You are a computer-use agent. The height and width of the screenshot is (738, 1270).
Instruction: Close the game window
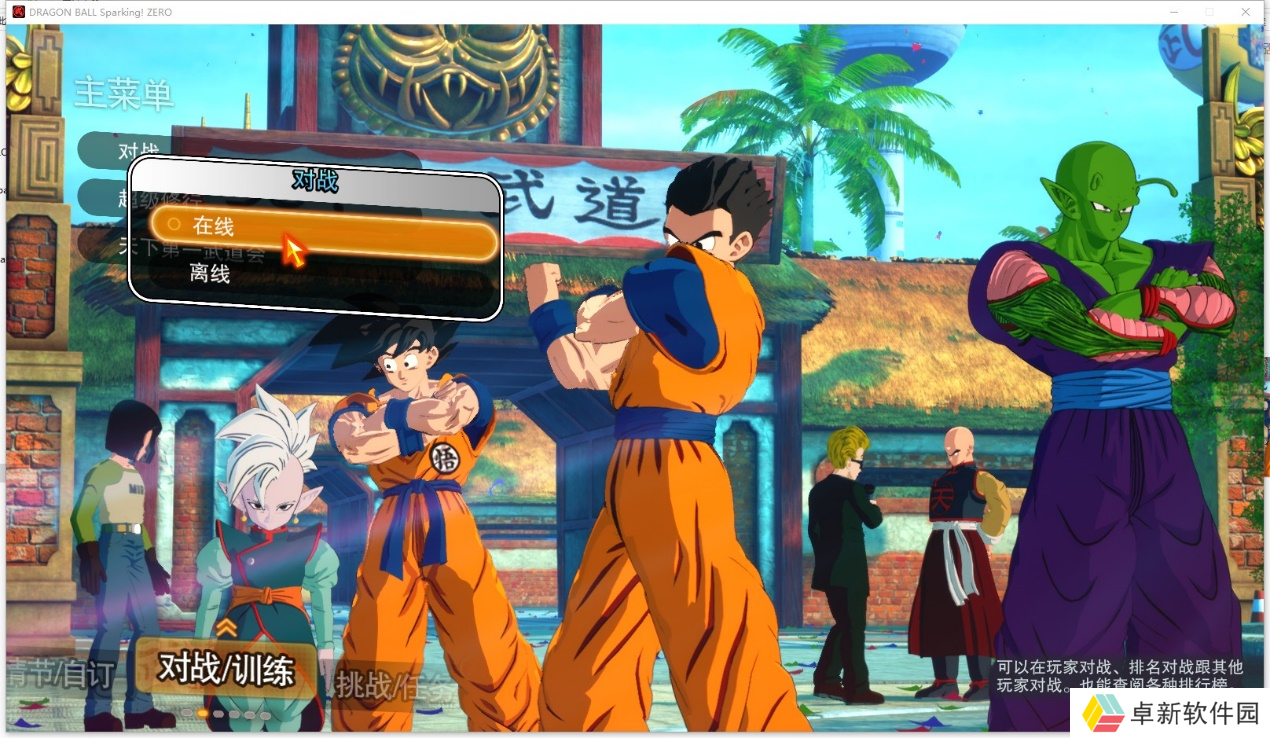(x=1245, y=11)
